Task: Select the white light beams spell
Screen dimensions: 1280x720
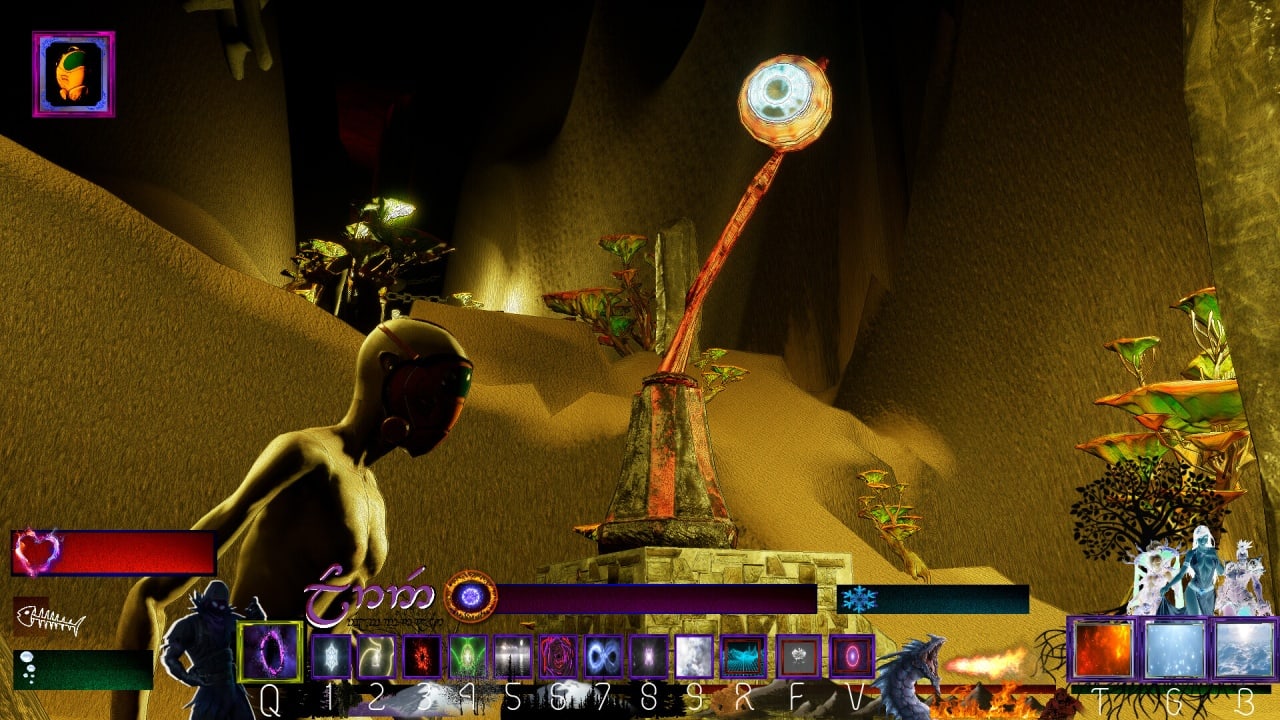Action: [x=512, y=657]
